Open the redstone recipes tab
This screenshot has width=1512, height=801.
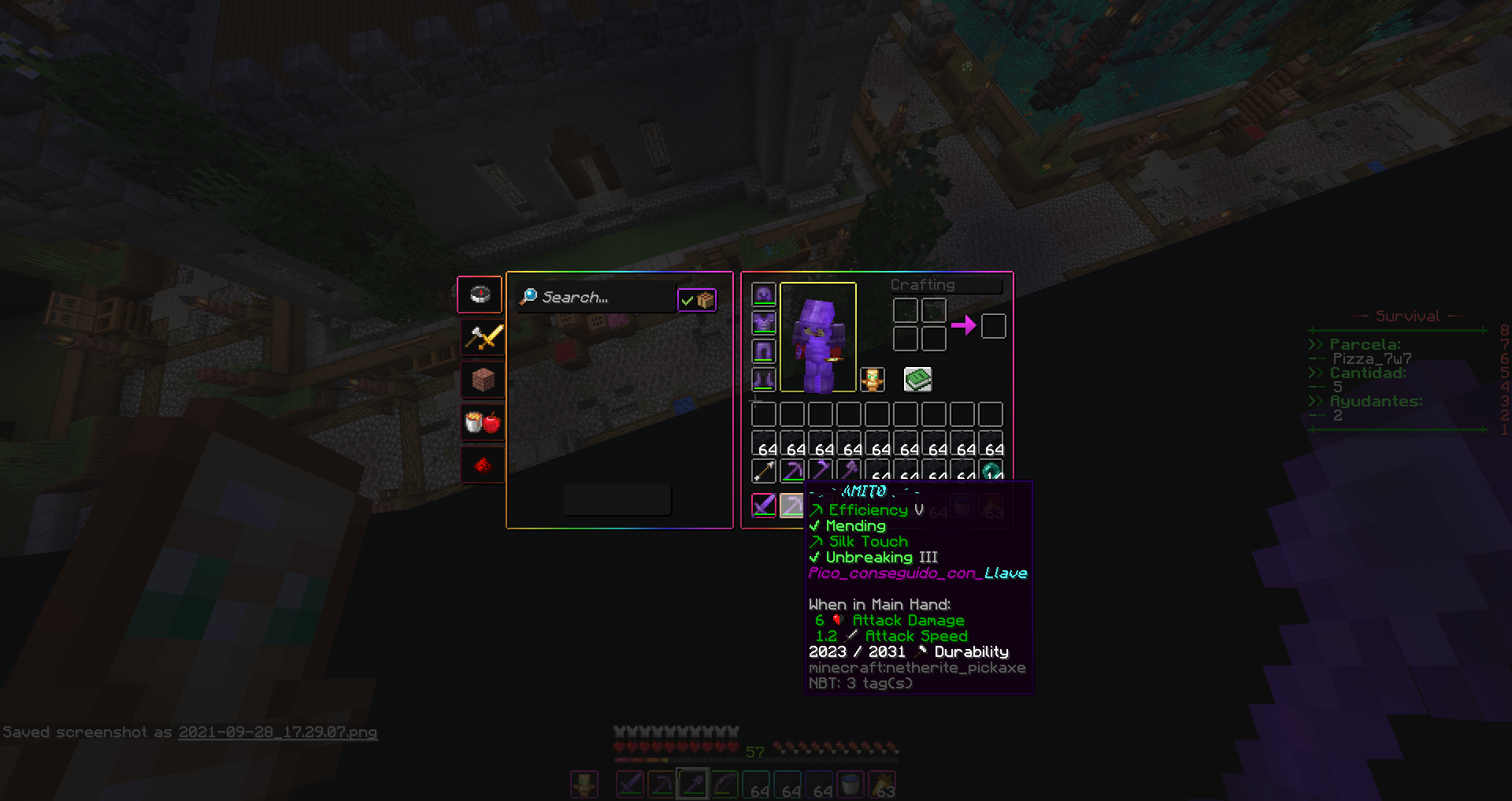[x=483, y=465]
